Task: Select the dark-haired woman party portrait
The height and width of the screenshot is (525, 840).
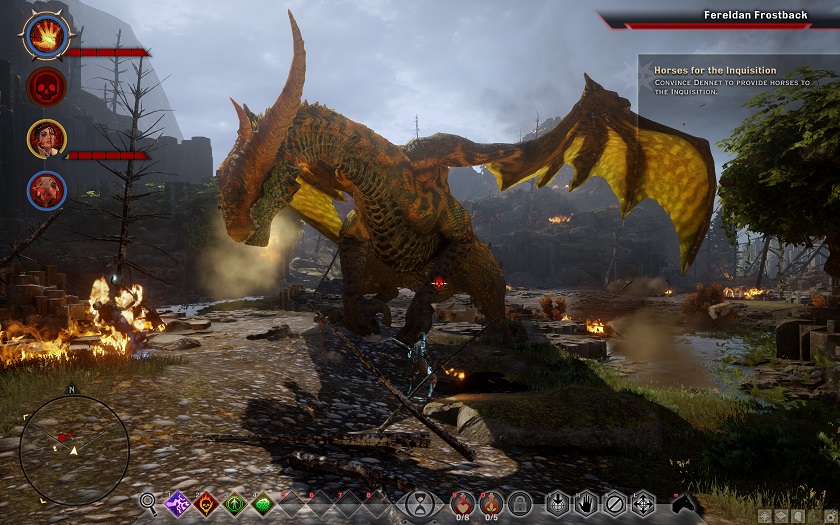Action: click(x=46, y=139)
